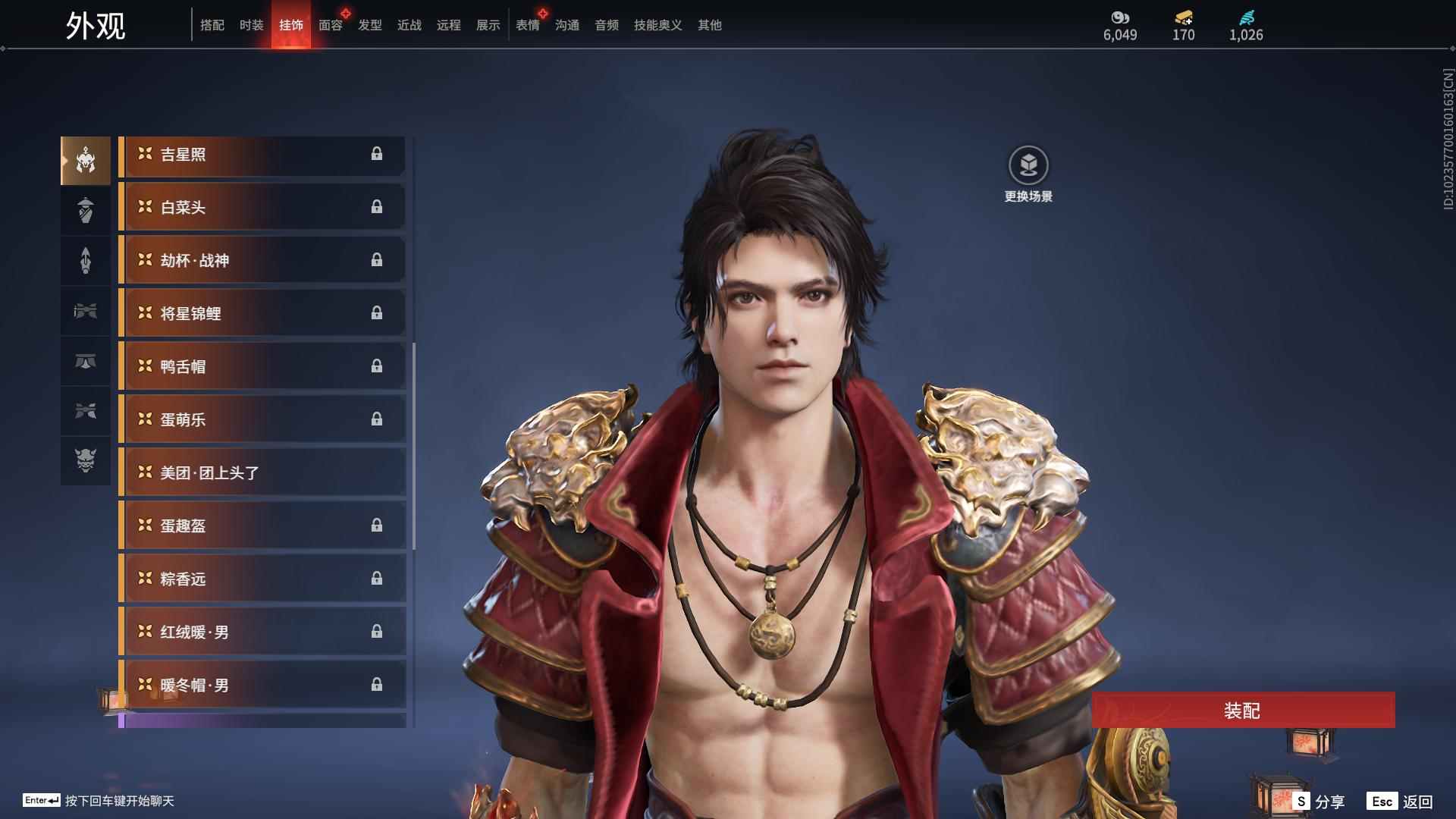Open the 搭配 tab
Screen dimensions: 1456x819
pos(212,25)
